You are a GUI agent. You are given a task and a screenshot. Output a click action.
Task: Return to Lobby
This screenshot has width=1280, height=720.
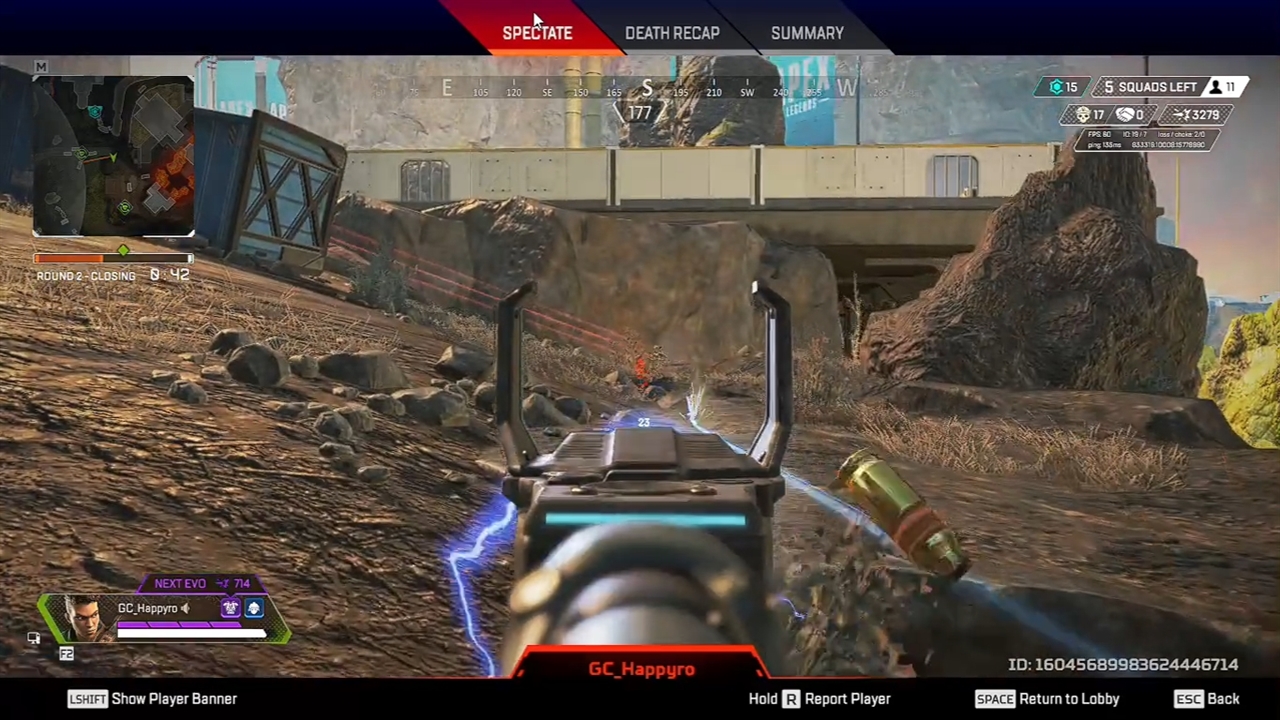pyautogui.click(x=1047, y=699)
